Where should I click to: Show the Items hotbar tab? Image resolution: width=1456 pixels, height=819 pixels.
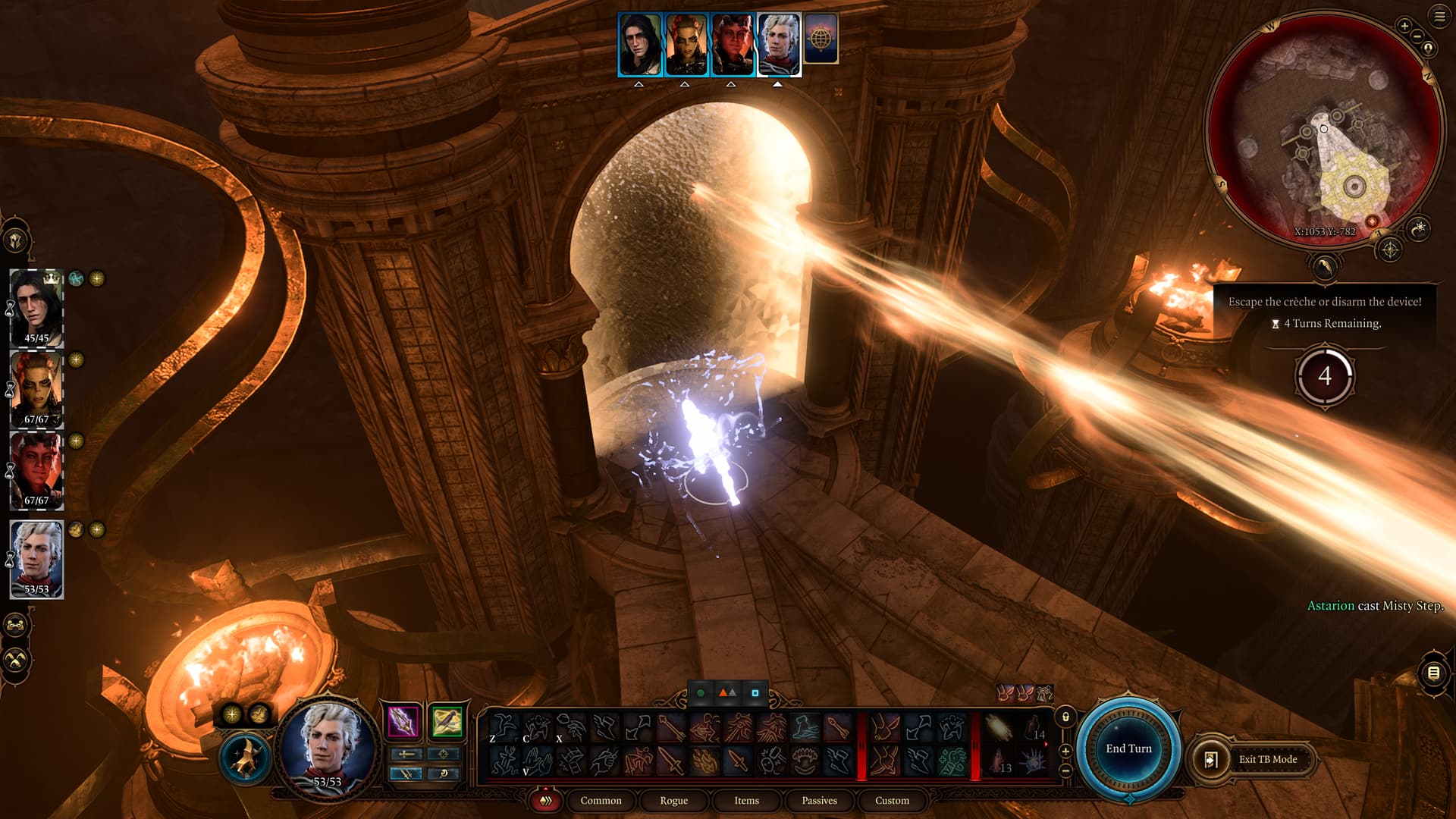[746, 801]
